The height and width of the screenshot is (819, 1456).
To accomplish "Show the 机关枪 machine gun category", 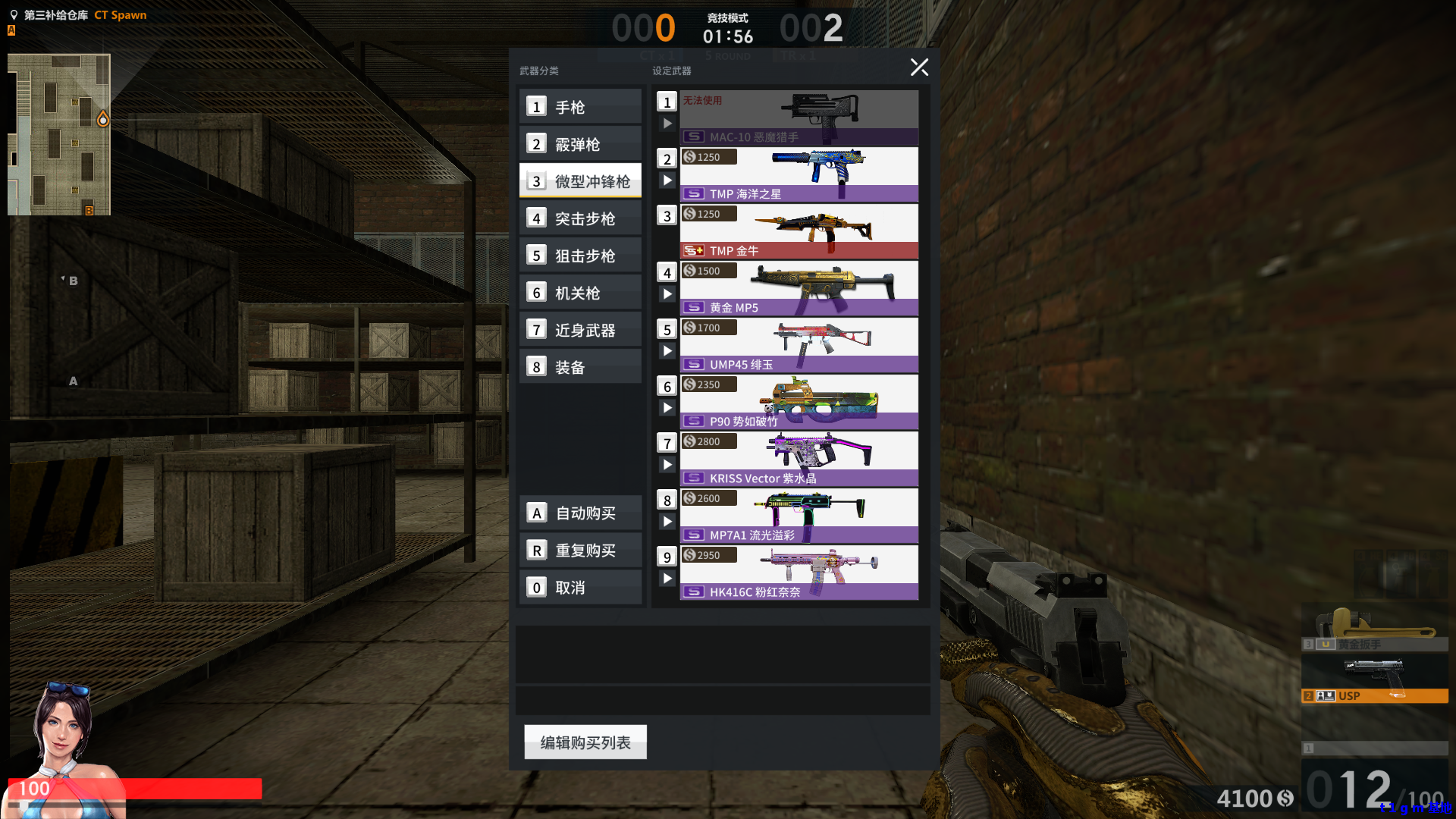I will pos(580,293).
